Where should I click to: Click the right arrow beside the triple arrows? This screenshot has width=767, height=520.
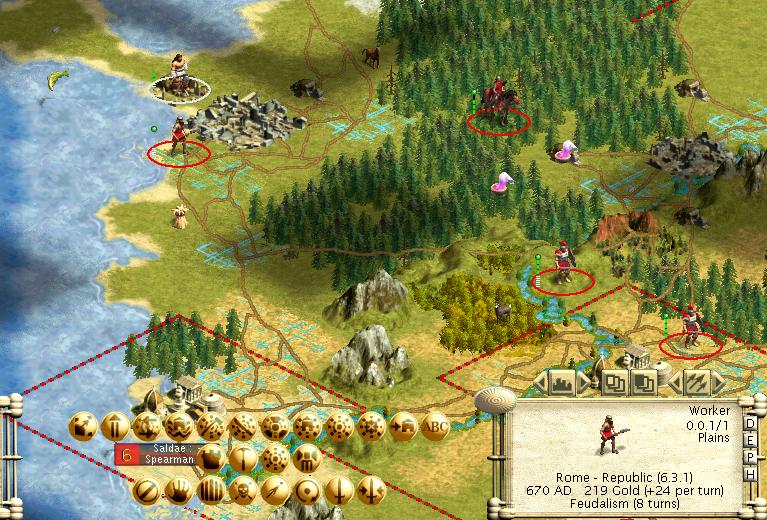(x=720, y=381)
